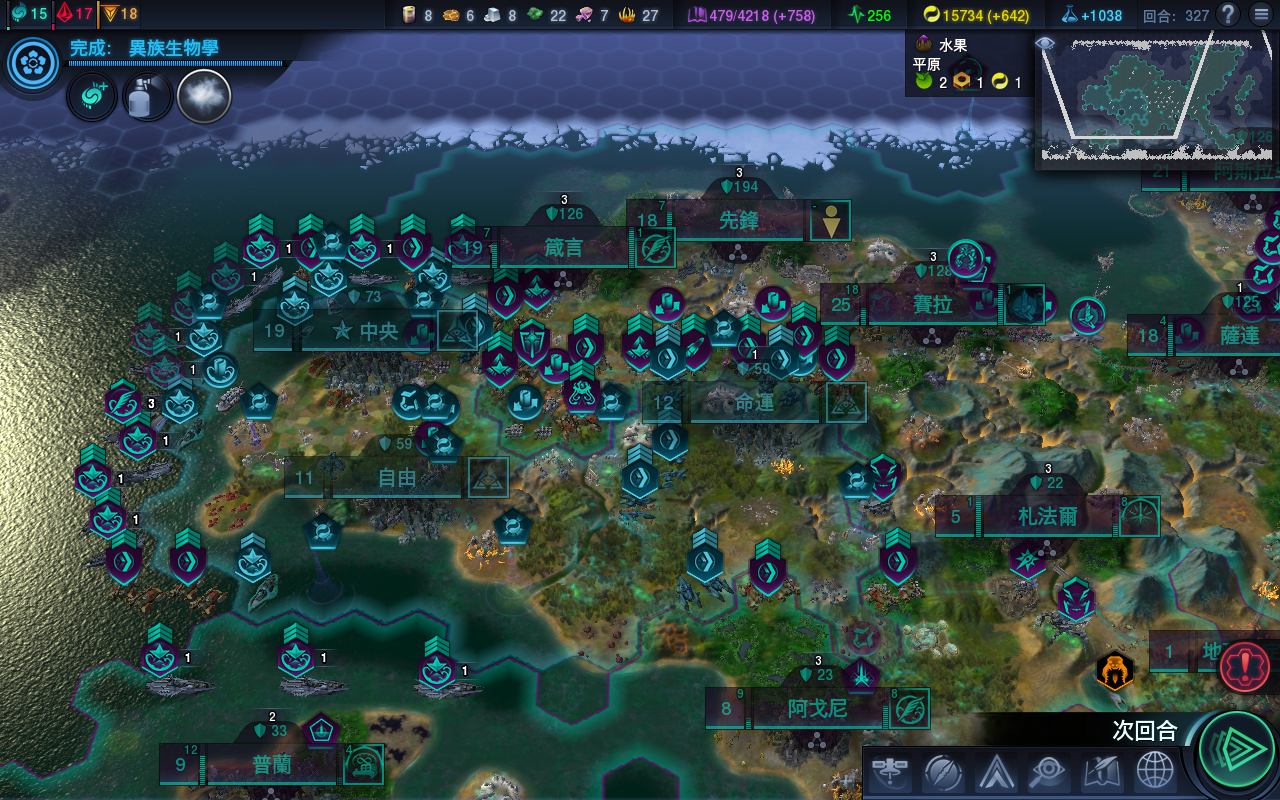Screen dimensions: 1280x800
Task: Open the 先鋒 city banner
Action: click(738, 221)
